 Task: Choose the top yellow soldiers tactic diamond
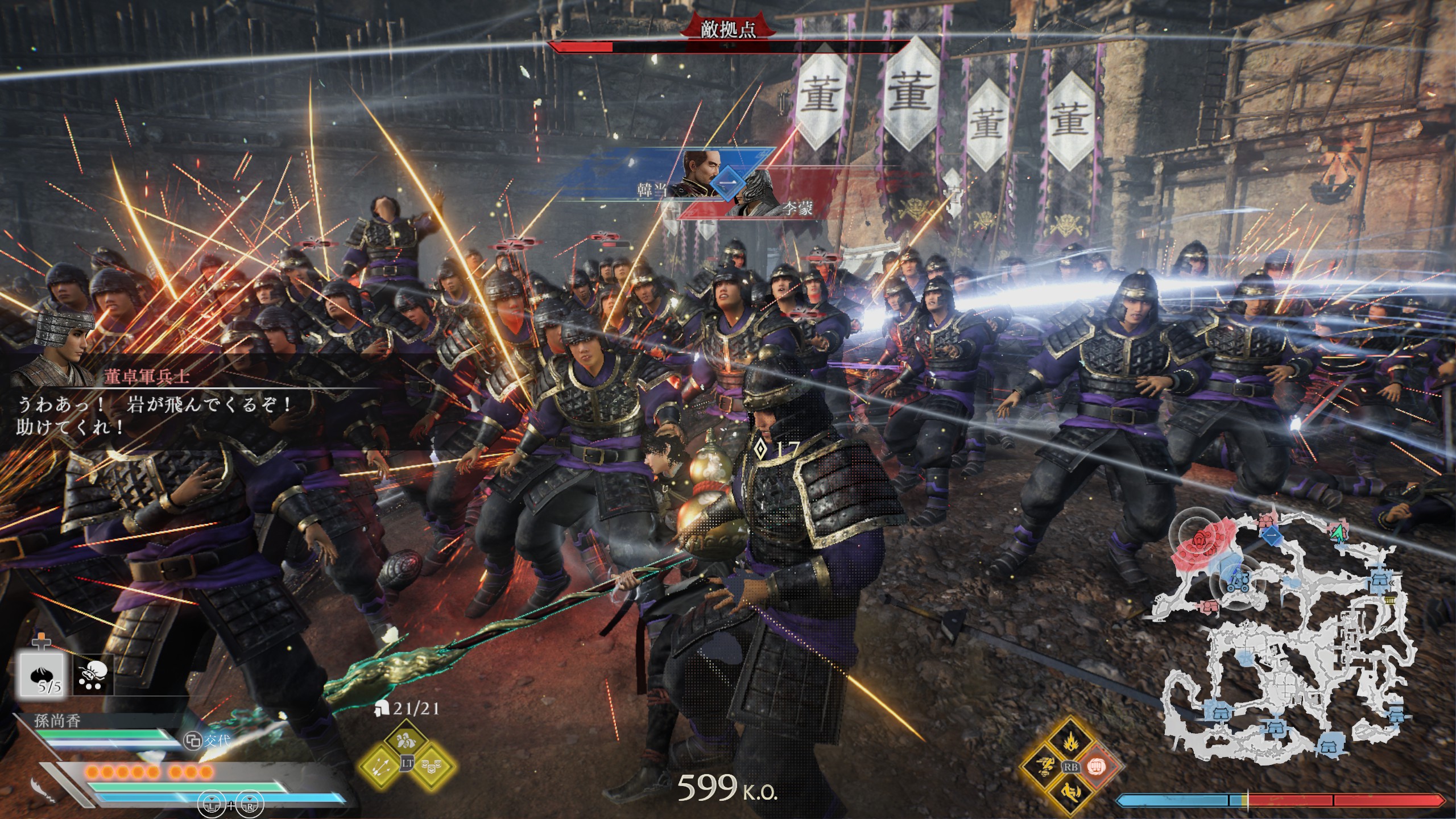[407, 741]
